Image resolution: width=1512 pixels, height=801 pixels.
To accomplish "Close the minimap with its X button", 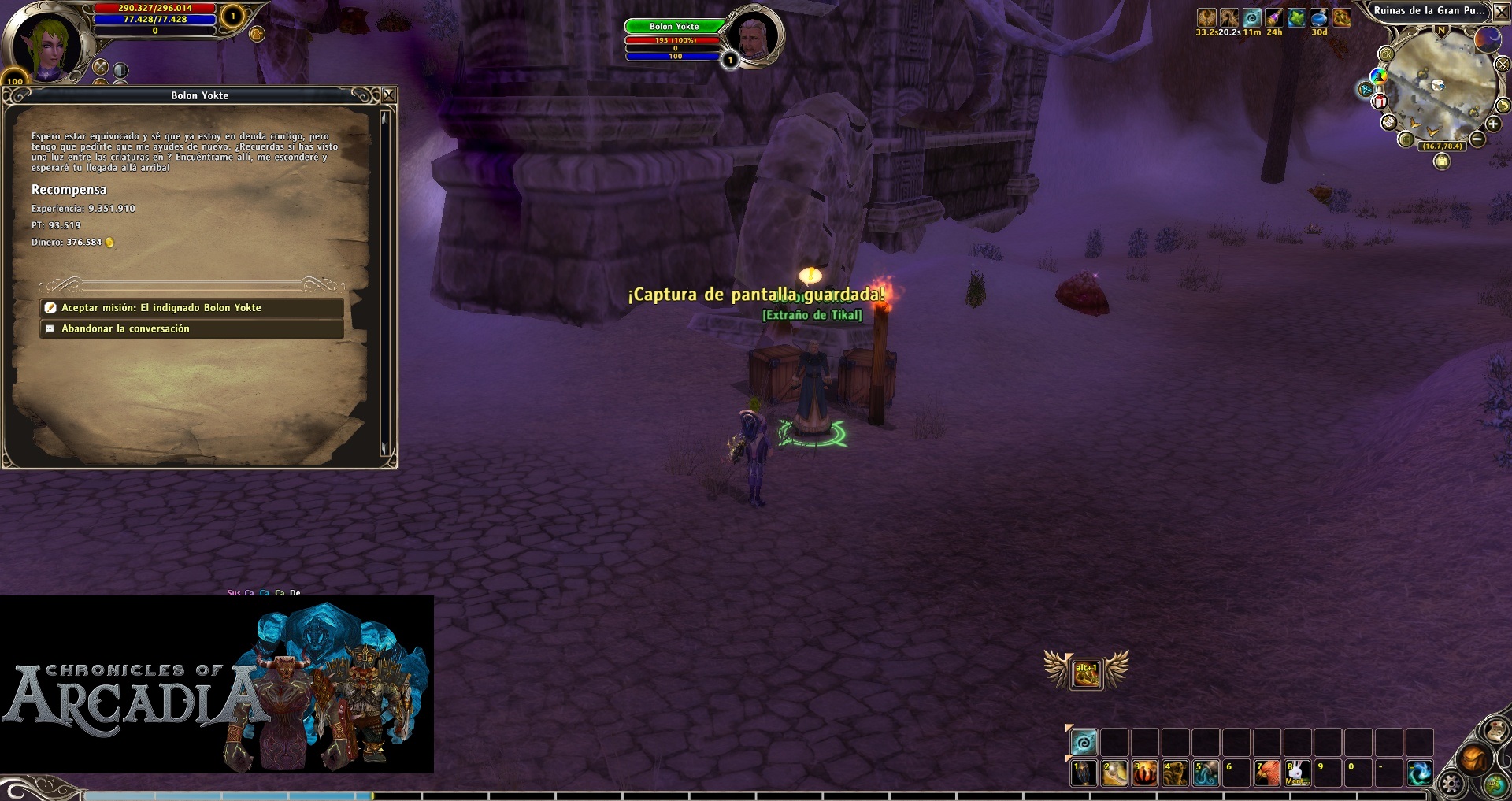I will (1502, 12).
